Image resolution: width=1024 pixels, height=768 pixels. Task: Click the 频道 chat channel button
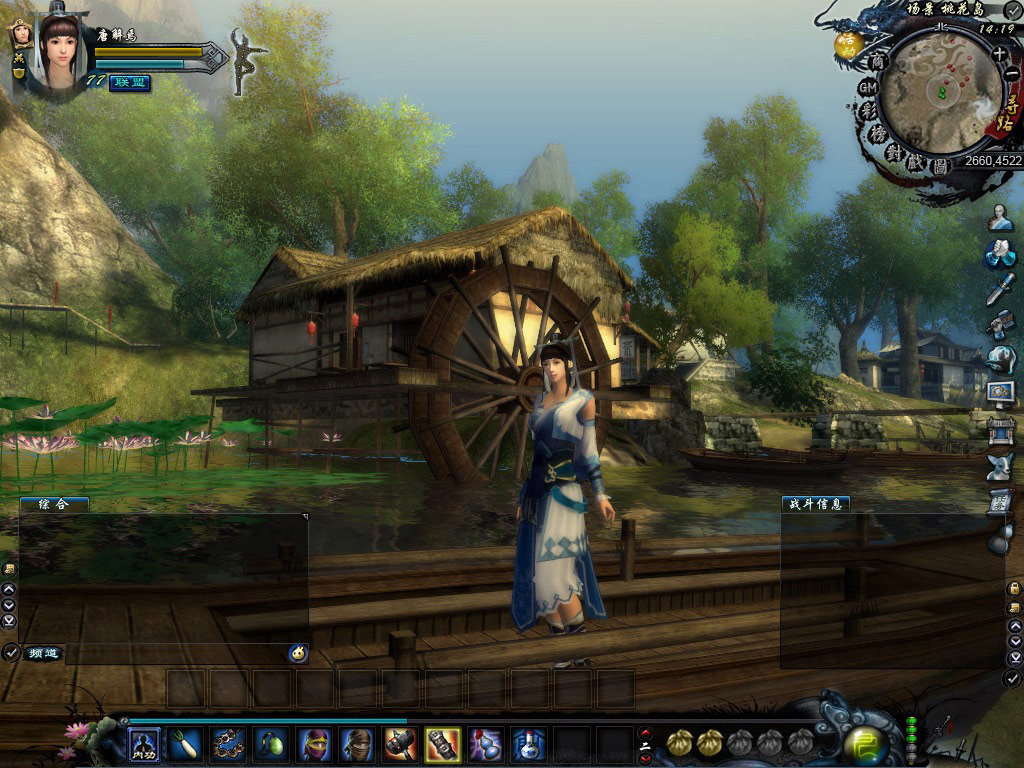[x=43, y=653]
